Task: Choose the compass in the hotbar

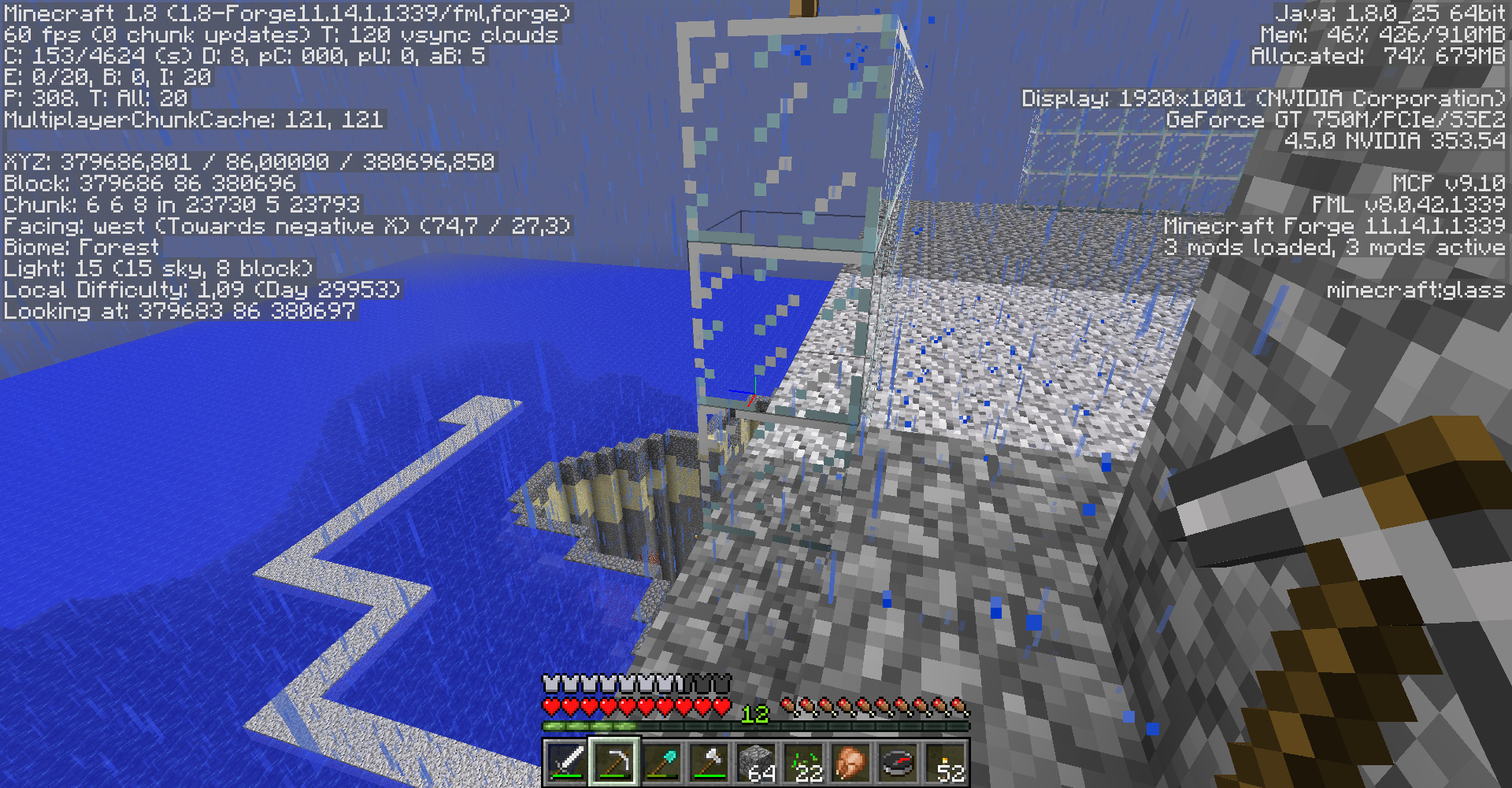Action: pos(899,762)
